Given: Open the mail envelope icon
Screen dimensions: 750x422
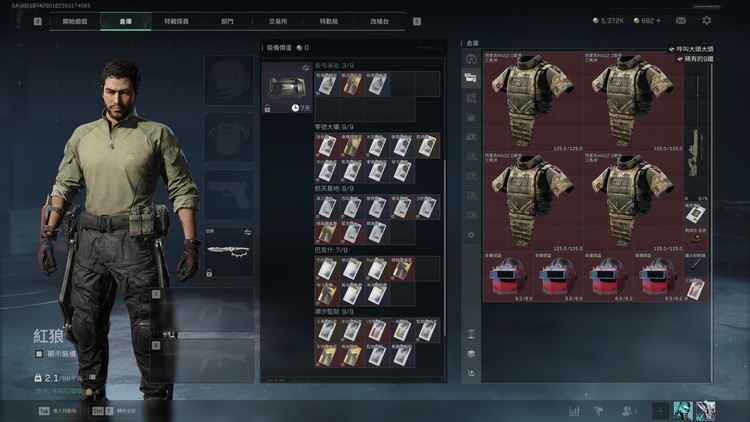Looking at the screenshot, I should 681,20.
